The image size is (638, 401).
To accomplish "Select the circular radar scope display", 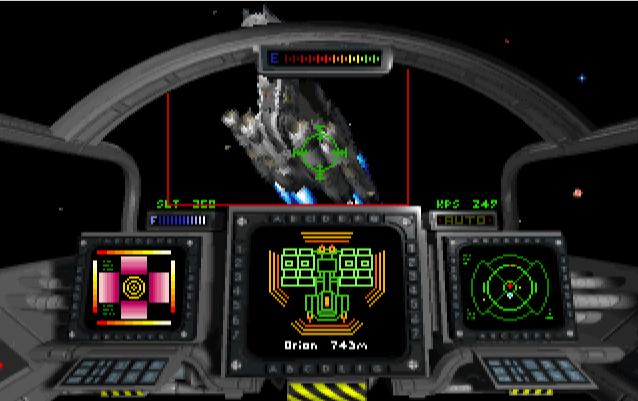I will (509, 287).
